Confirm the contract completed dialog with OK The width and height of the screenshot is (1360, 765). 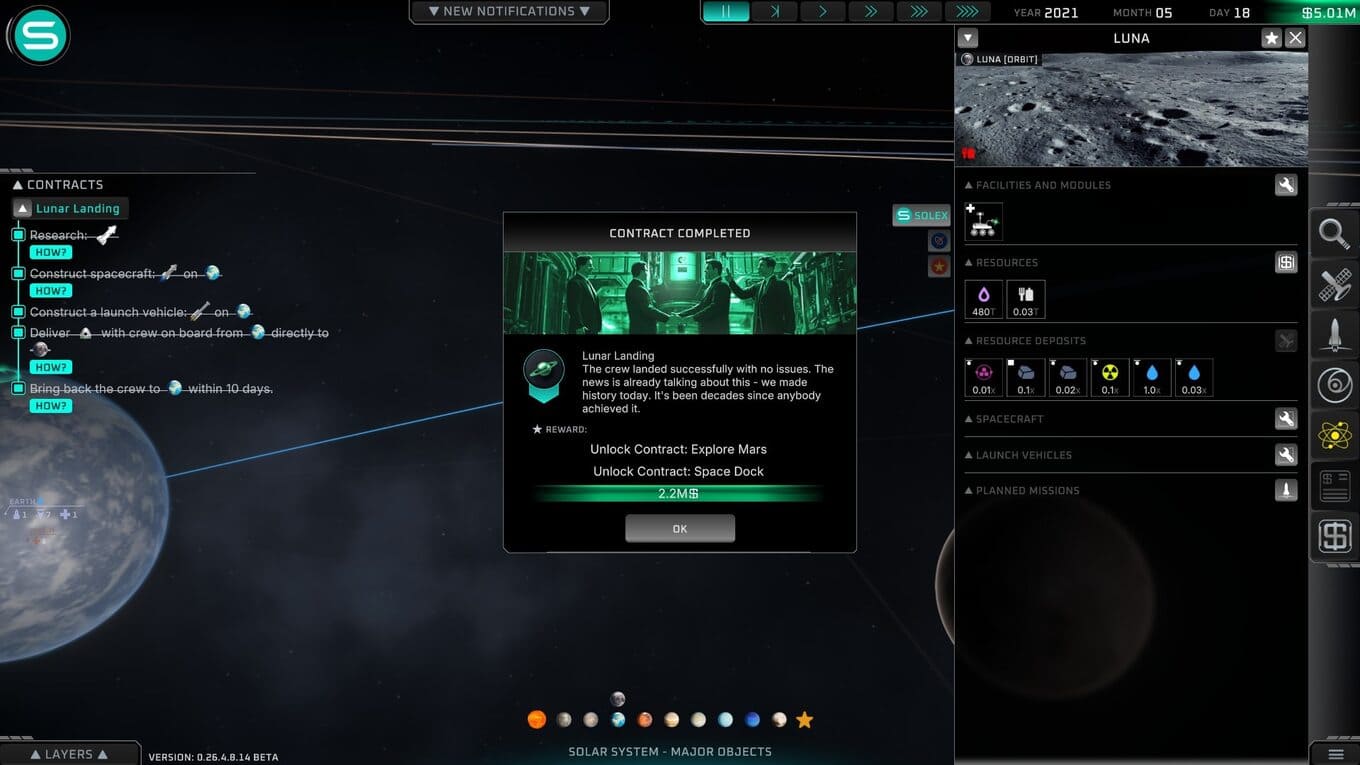coord(680,529)
